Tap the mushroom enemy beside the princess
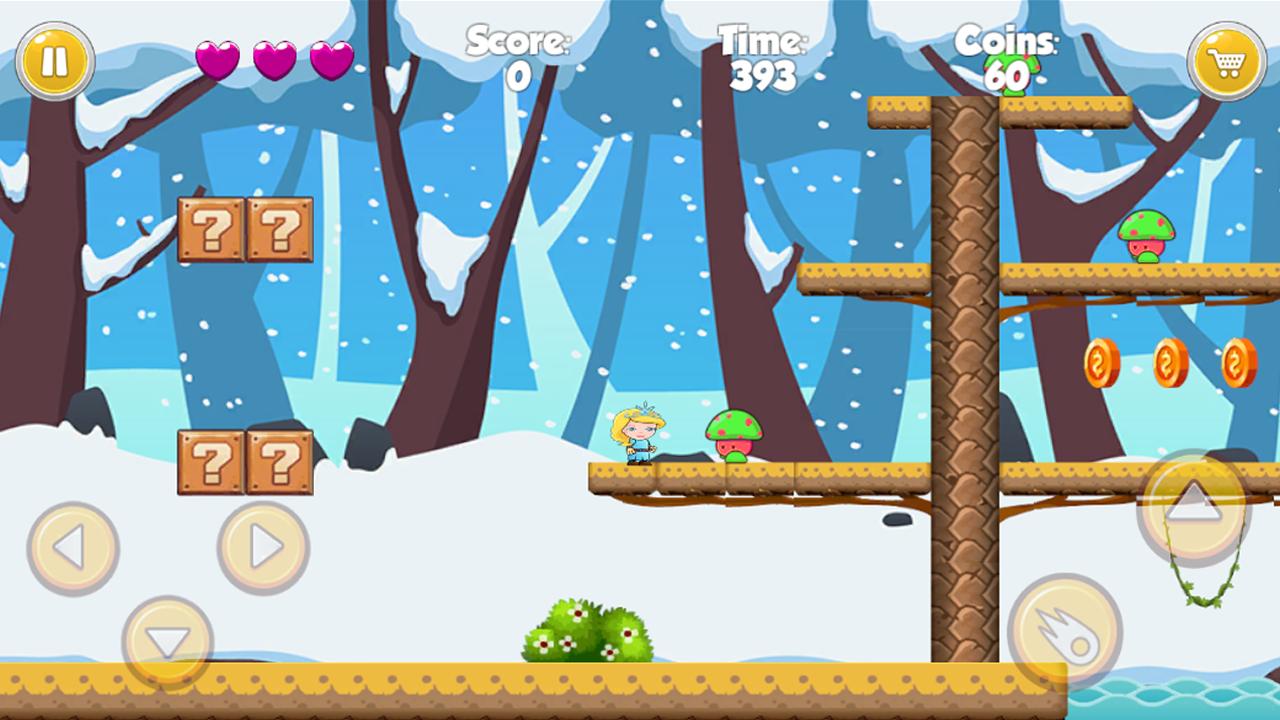This screenshot has height=720, width=1280. tap(733, 438)
